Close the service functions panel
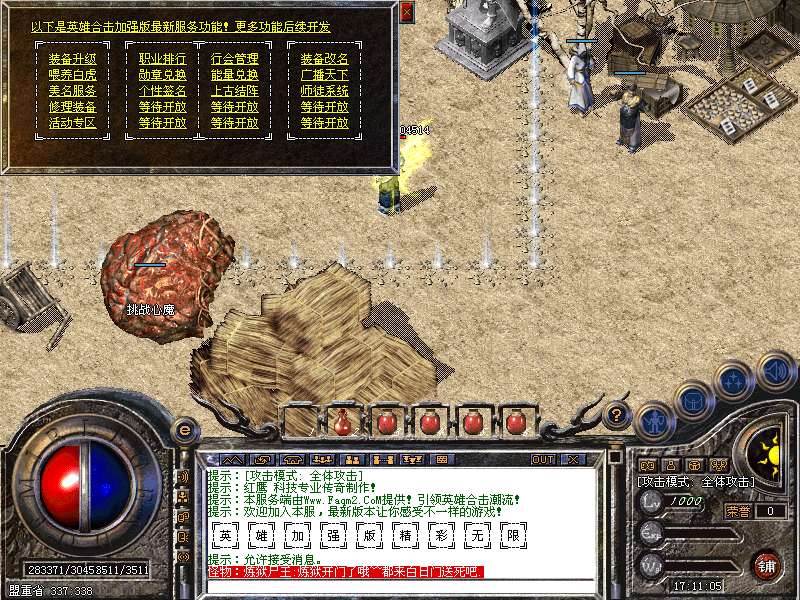This screenshot has height=600, width=800. (x=406, y=12)
